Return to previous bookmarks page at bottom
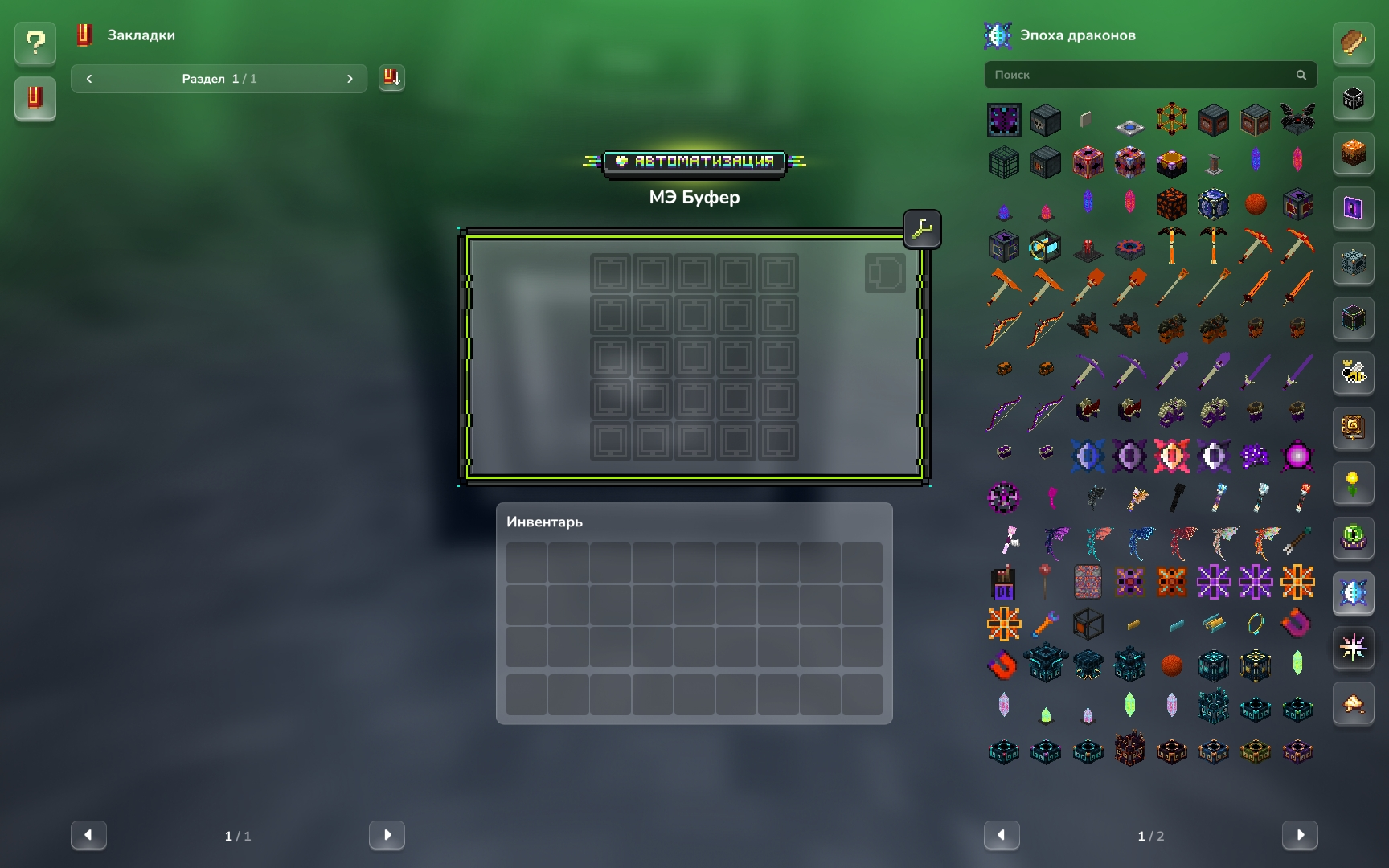 88,835
